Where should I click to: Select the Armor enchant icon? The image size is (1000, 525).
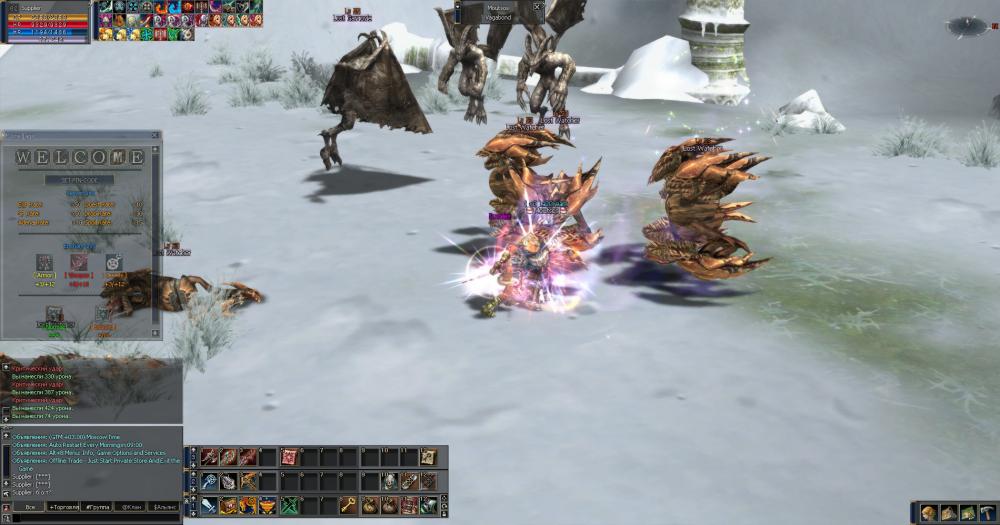(x=44, y=262)
